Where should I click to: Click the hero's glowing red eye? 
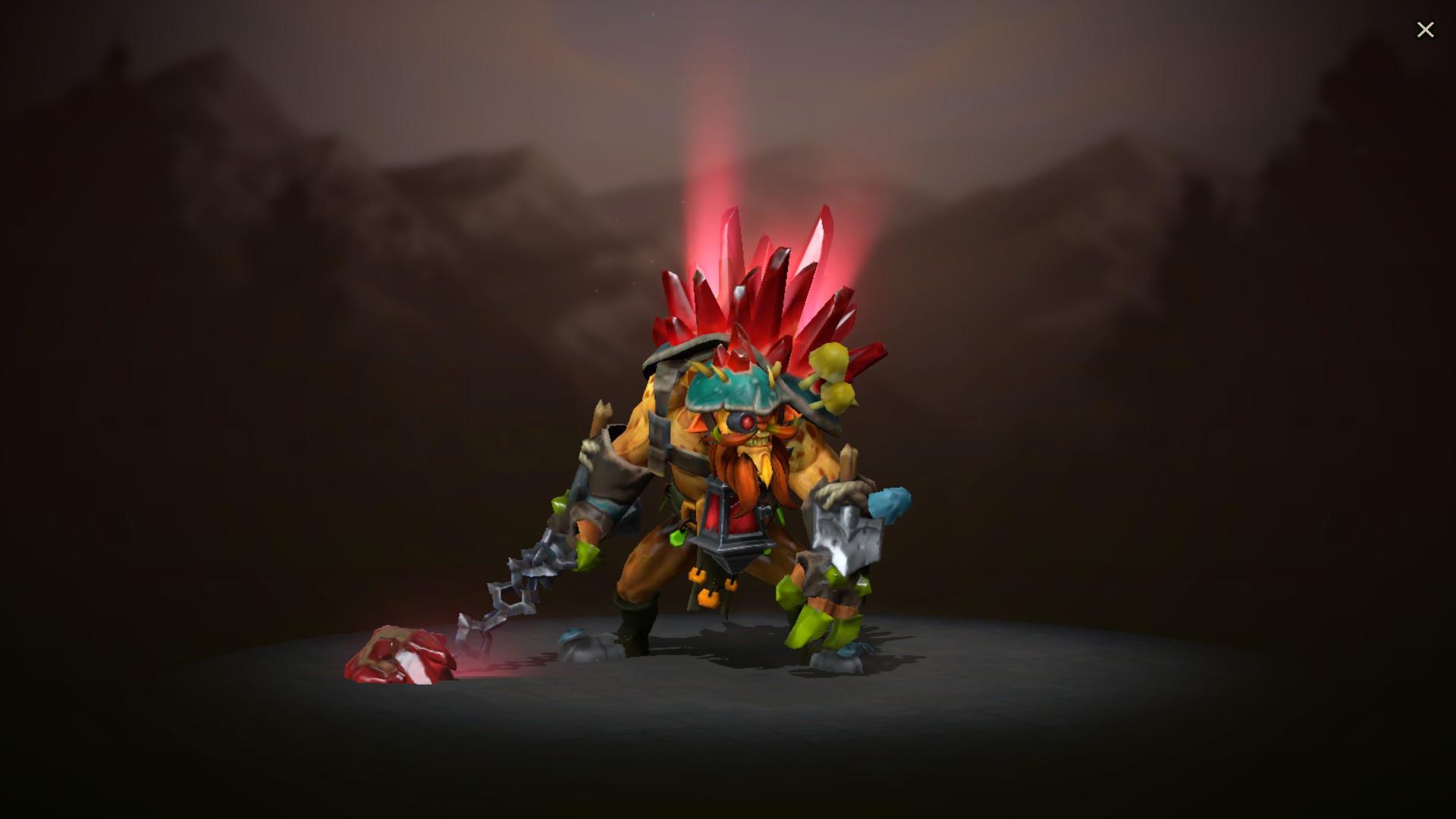(x=747, y=422)
